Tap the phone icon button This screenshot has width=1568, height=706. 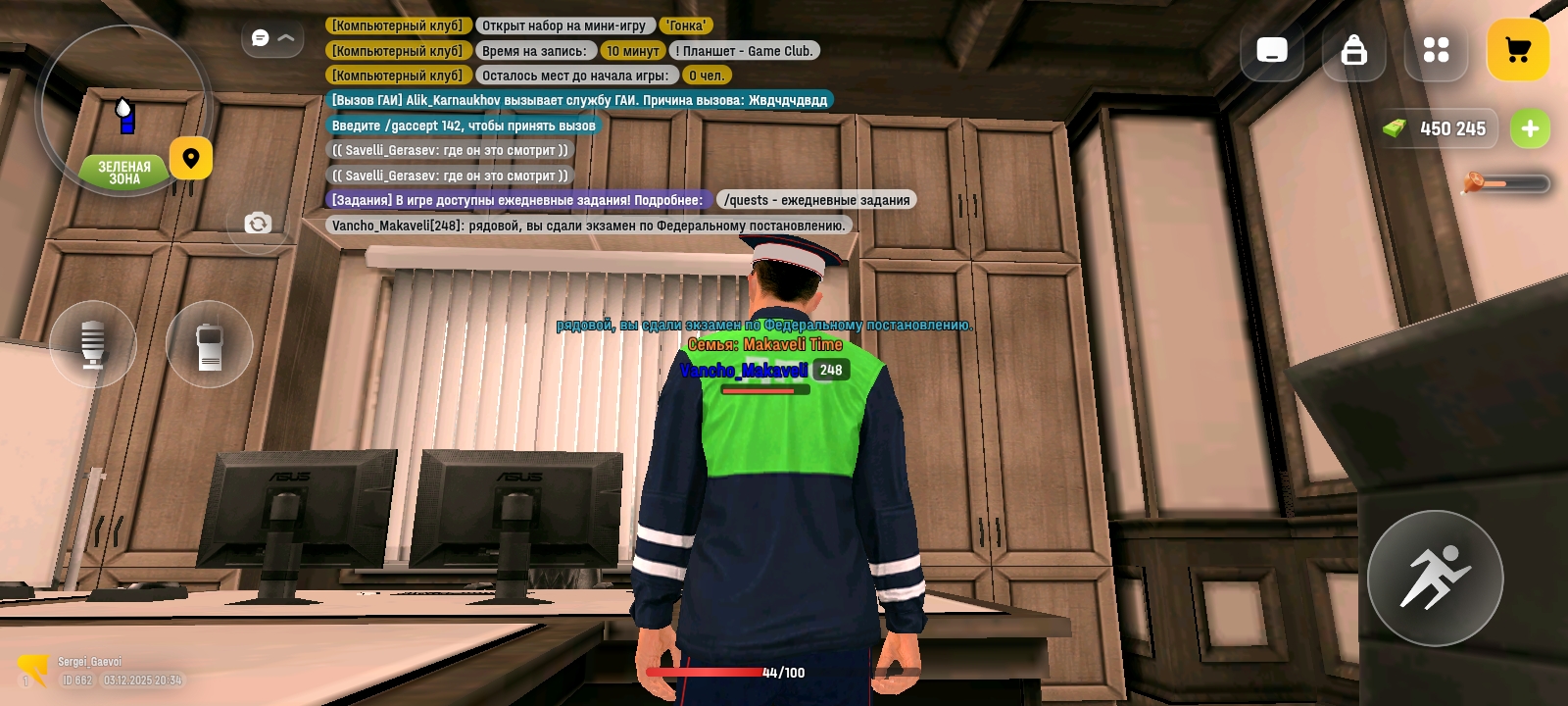pyautogui.click(x=1271, y=50)
